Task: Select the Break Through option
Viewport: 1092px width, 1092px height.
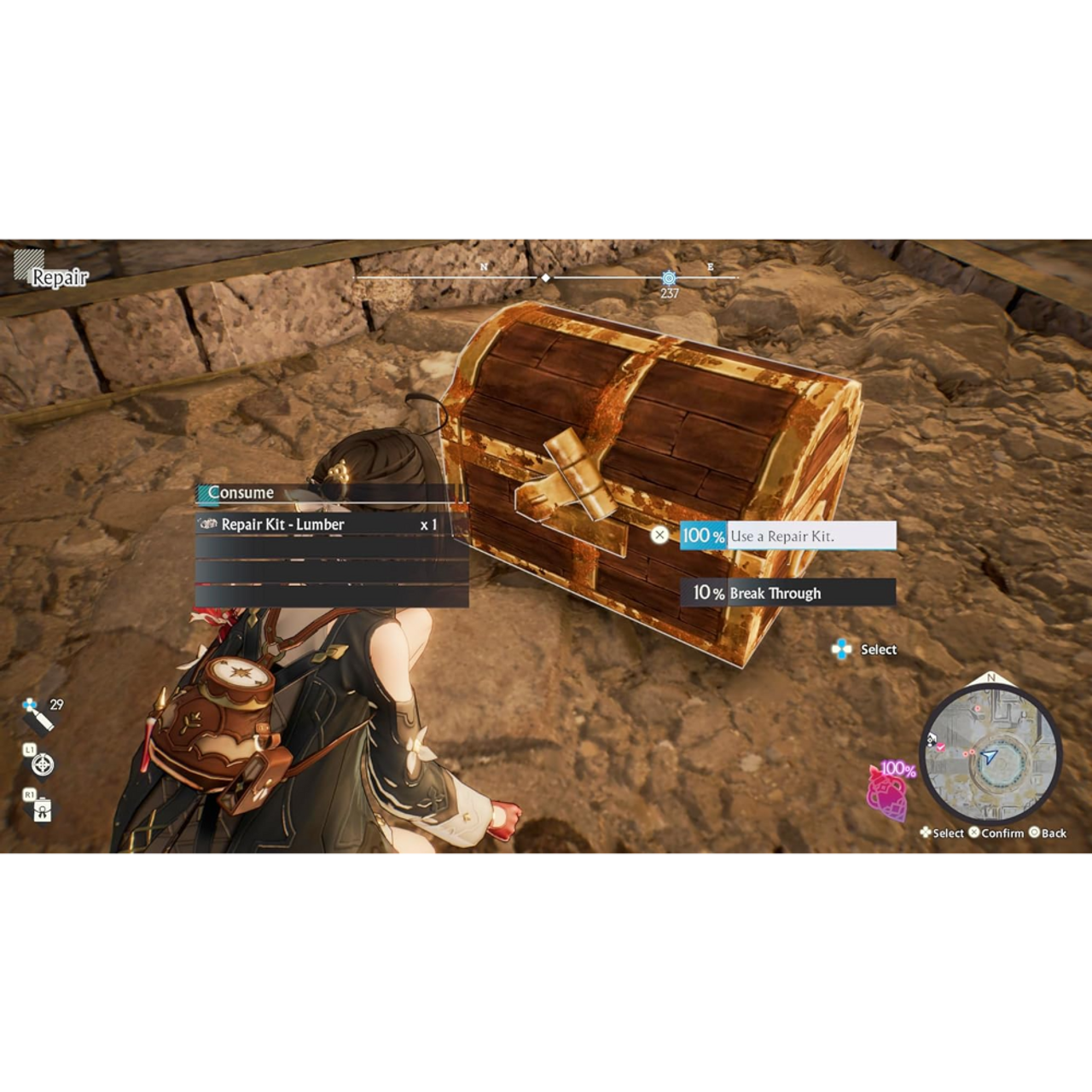Action: (787, 593)
